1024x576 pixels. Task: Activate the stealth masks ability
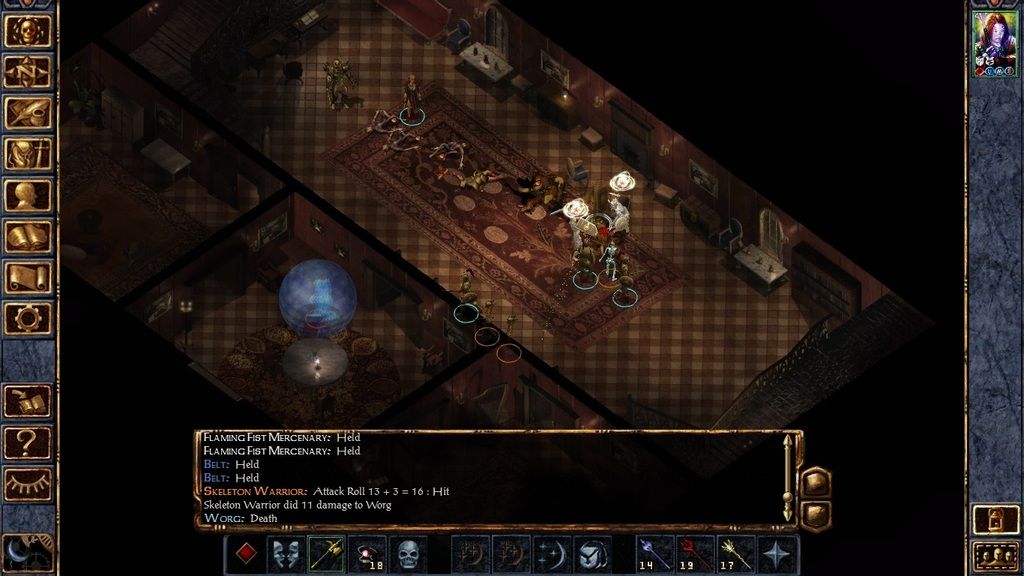[x=286, y=554]
